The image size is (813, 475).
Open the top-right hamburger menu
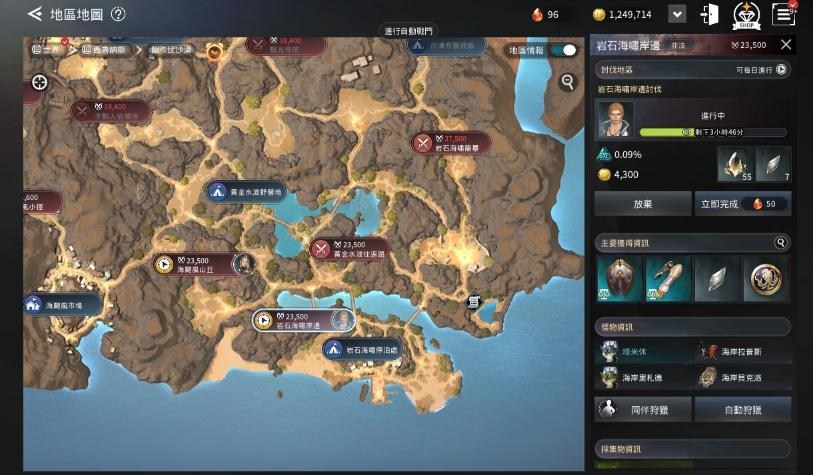tap(785, 14)
